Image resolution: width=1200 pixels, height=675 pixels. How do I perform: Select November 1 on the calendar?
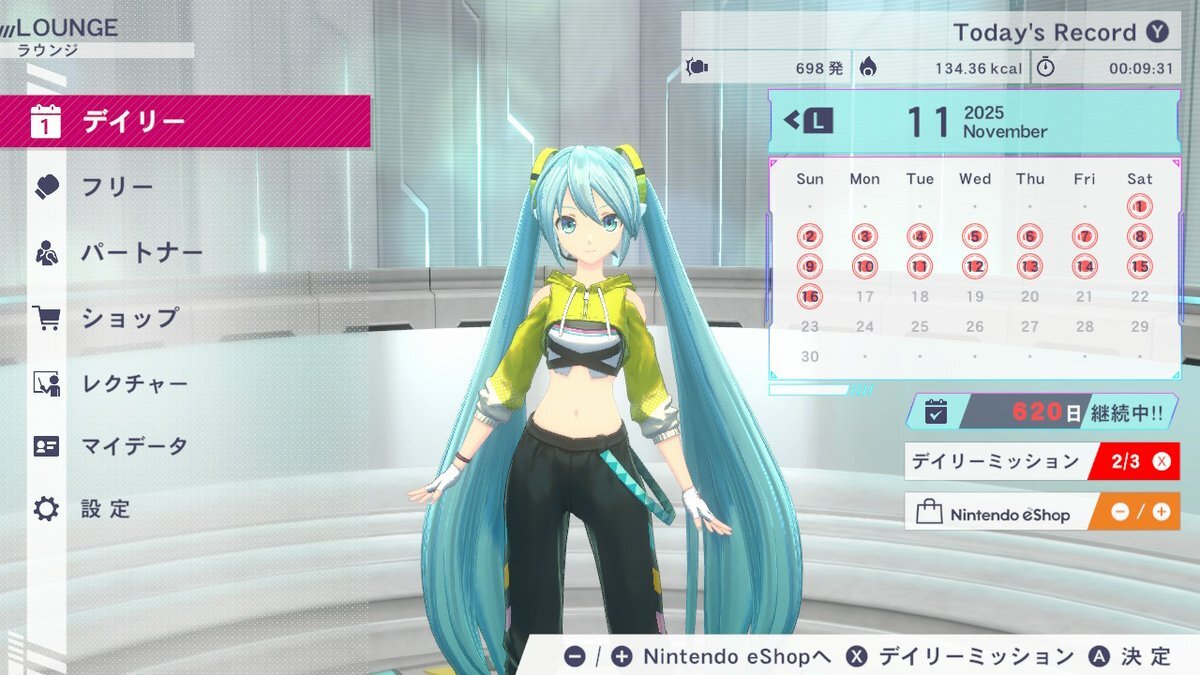point(1139,207)
